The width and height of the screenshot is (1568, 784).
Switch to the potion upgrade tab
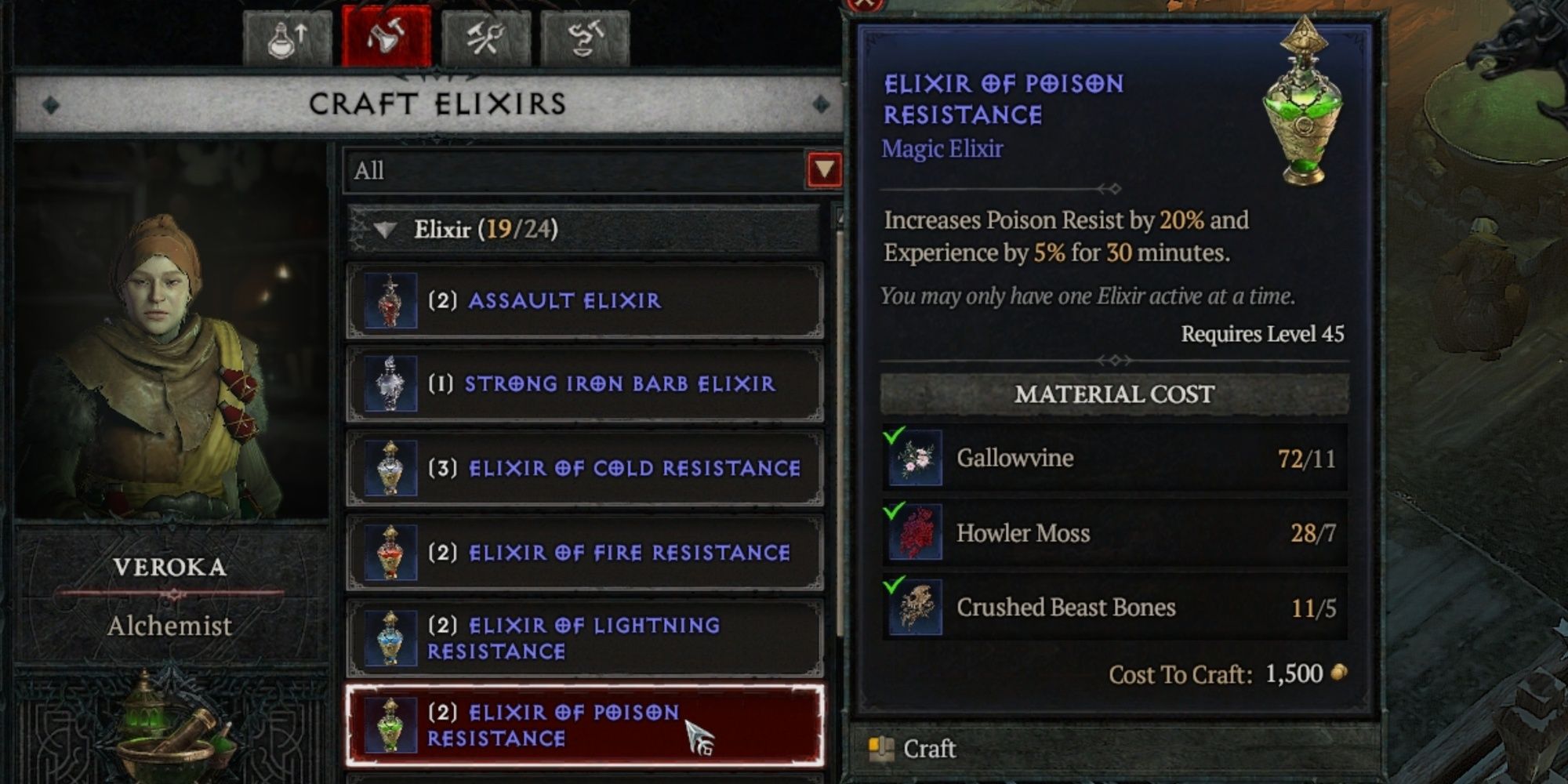[x=289, y=34]
